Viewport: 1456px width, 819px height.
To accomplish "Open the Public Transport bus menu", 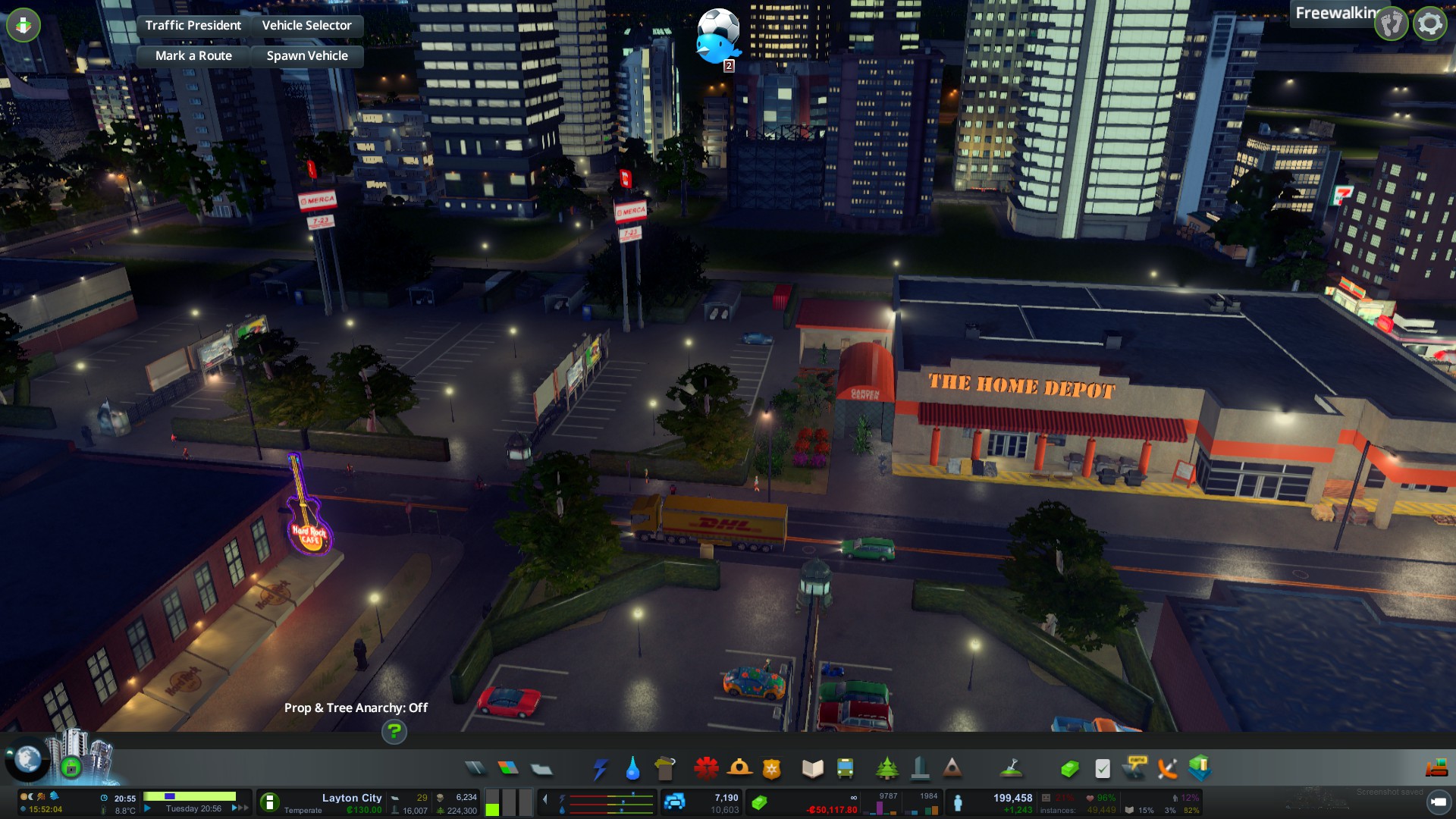I will pyautogui.click(x=845, y=769).
